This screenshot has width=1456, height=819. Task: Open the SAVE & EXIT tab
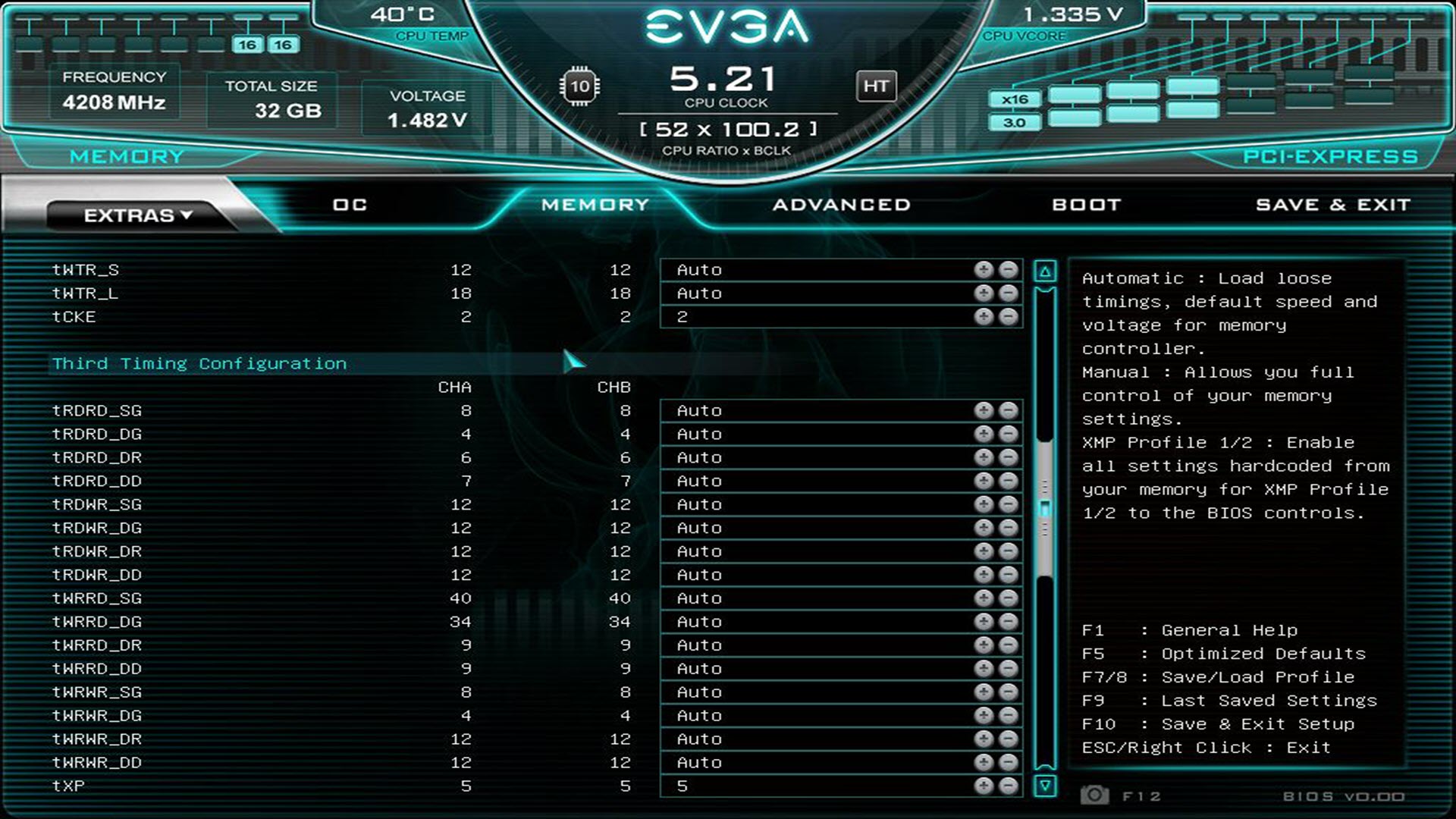(1332, 205)
